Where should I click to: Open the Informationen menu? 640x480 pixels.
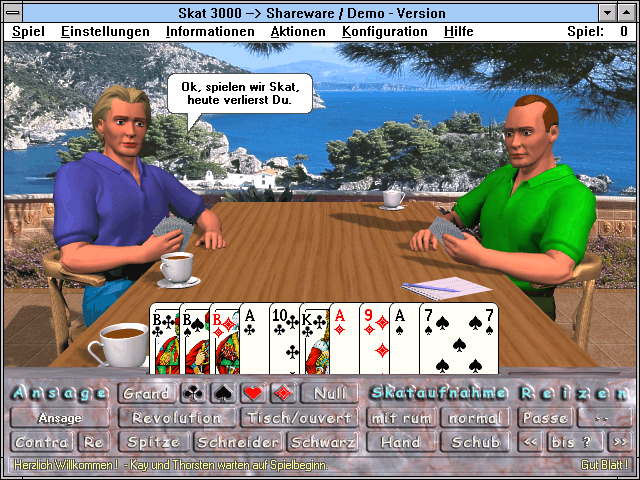coord(210,32)
